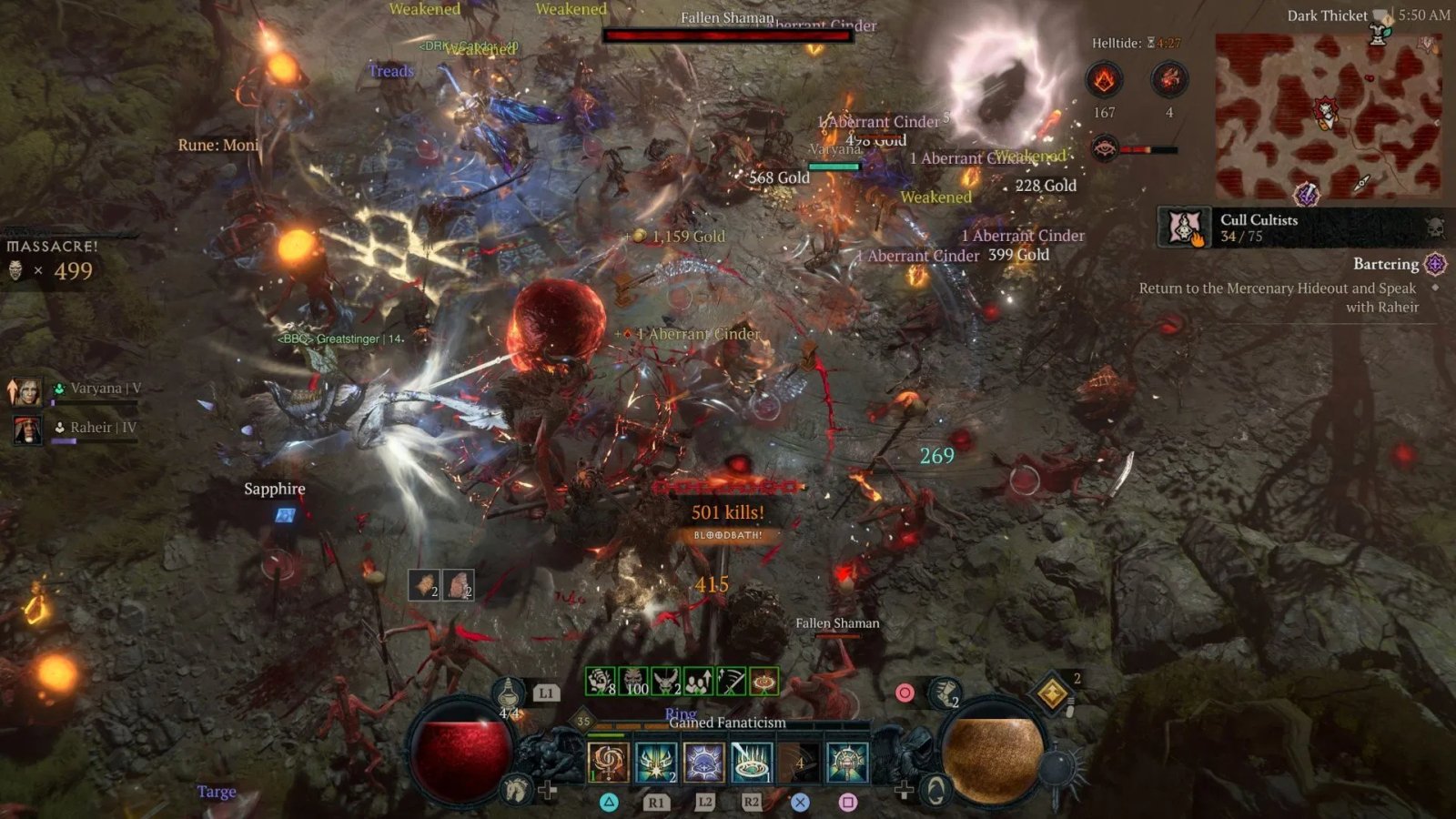Activate the glowing hammer skill
The width and height of the screenshot is (1456, 819).
tap(847, 763)
